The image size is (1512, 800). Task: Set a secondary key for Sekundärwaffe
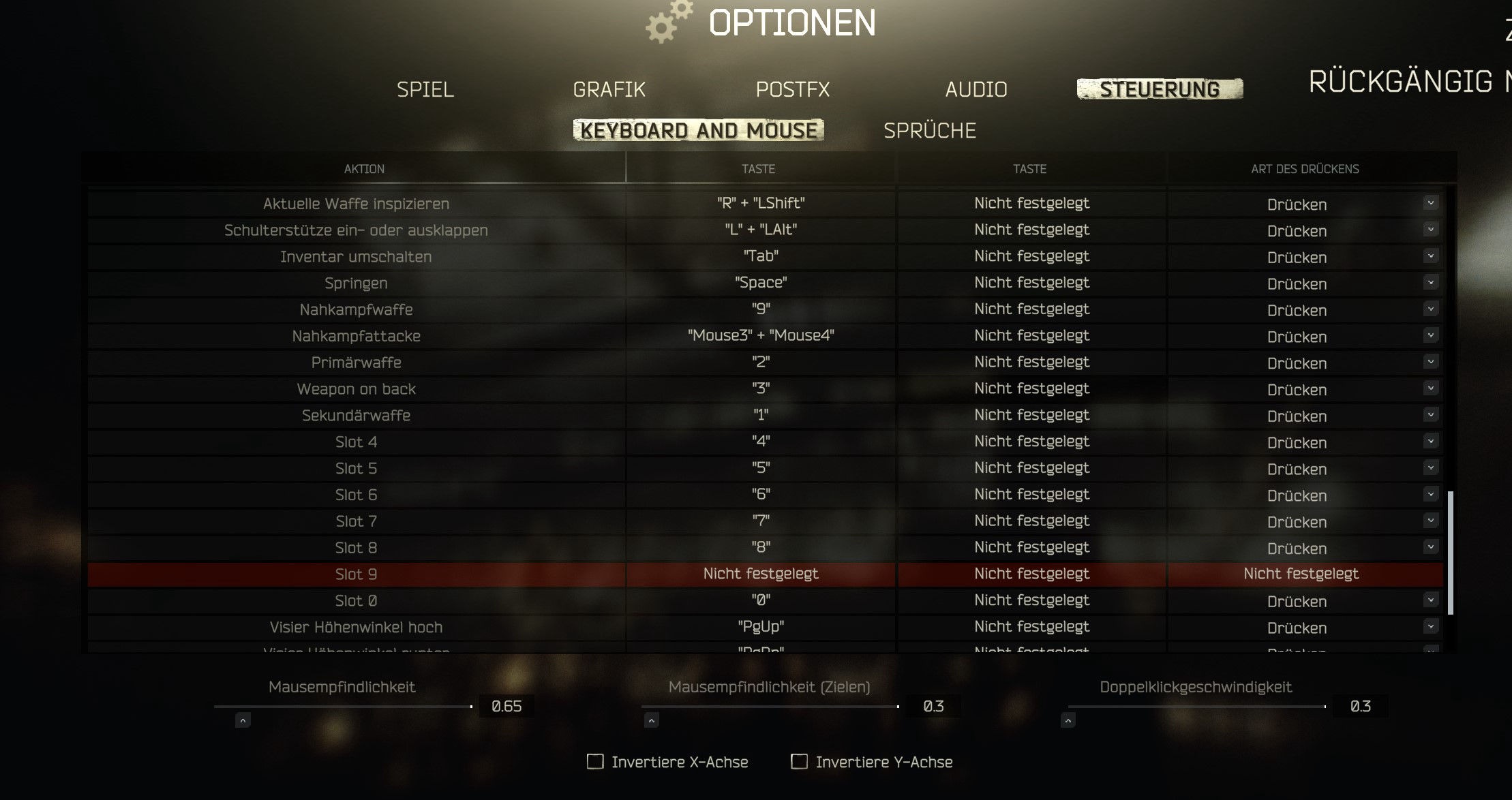[1031, 415]
